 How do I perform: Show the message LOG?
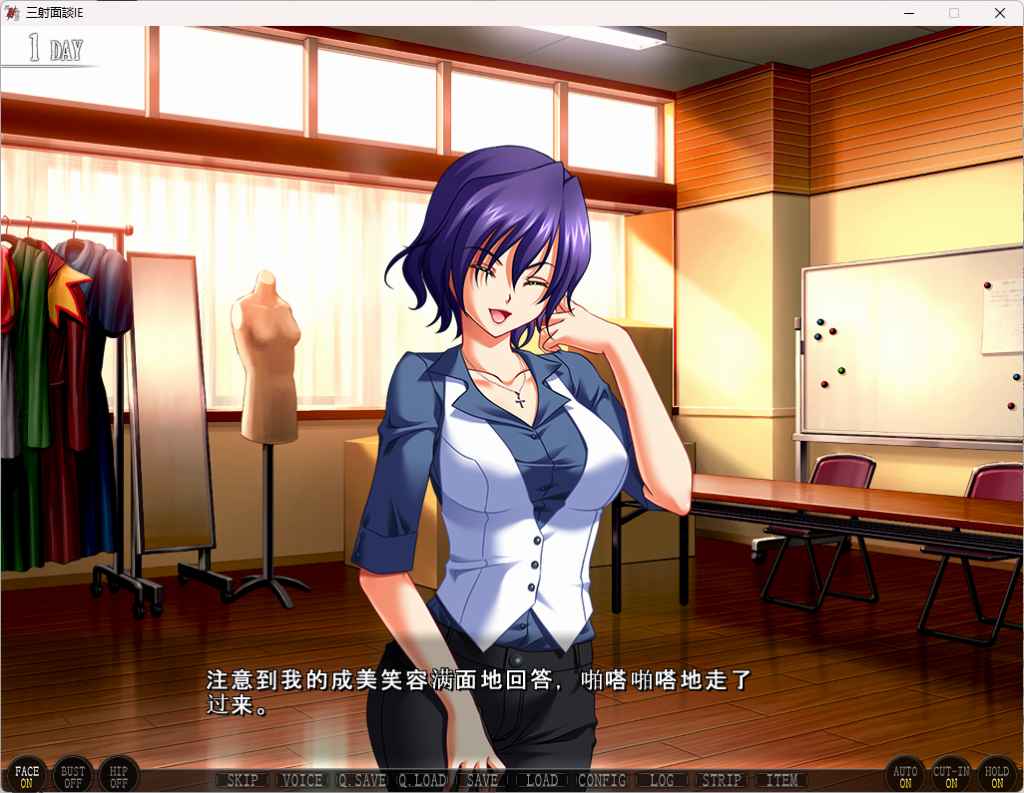[x=662, y=780]
